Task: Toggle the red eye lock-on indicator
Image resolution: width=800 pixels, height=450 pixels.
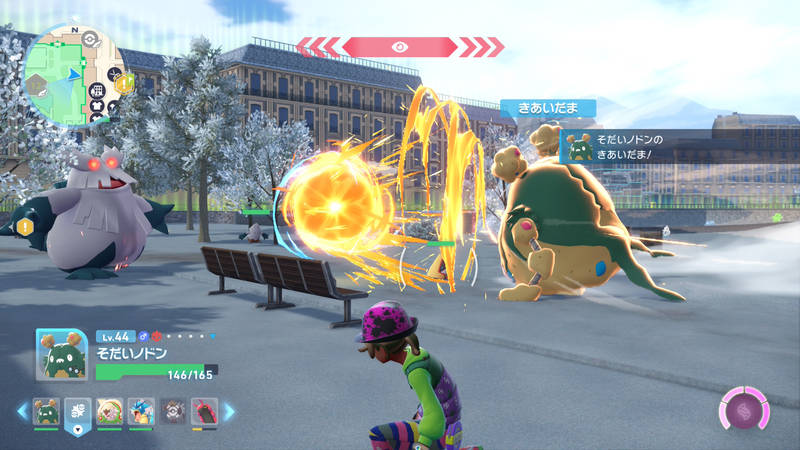Action: 400,46
